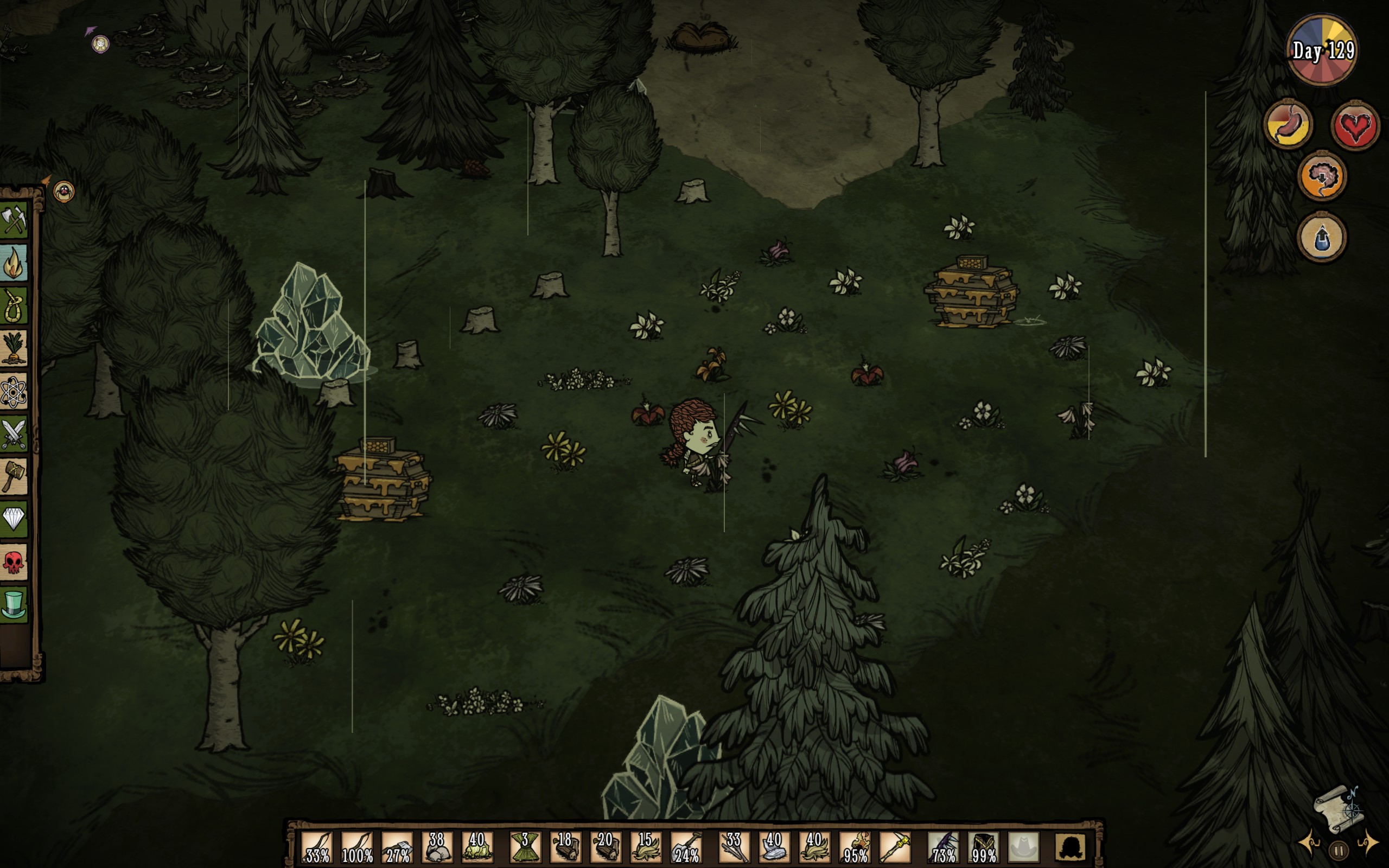Open the Structures hammer tab
Viewport: 1389px width, 868px height.
(14, 476)
